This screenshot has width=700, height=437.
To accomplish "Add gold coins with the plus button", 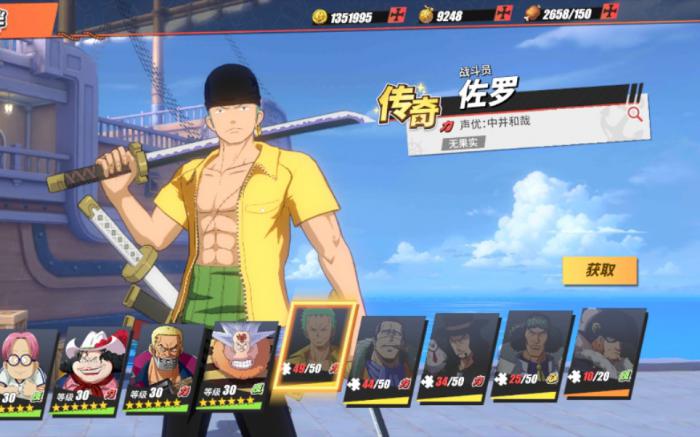I will (x=396, y=15).
